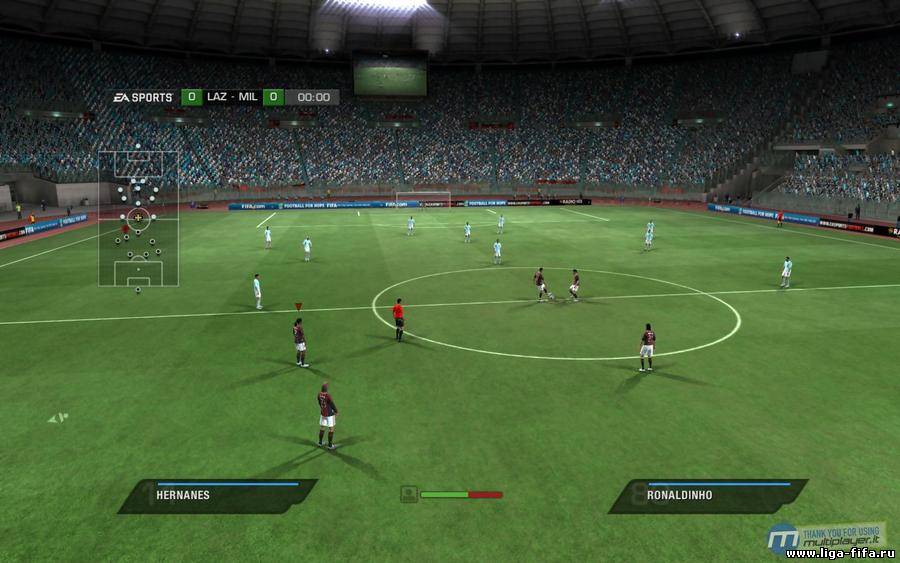This screenshot has width=900, height=563.
Task: Click the pitch radar minimap
Action: tap(138, 218)
